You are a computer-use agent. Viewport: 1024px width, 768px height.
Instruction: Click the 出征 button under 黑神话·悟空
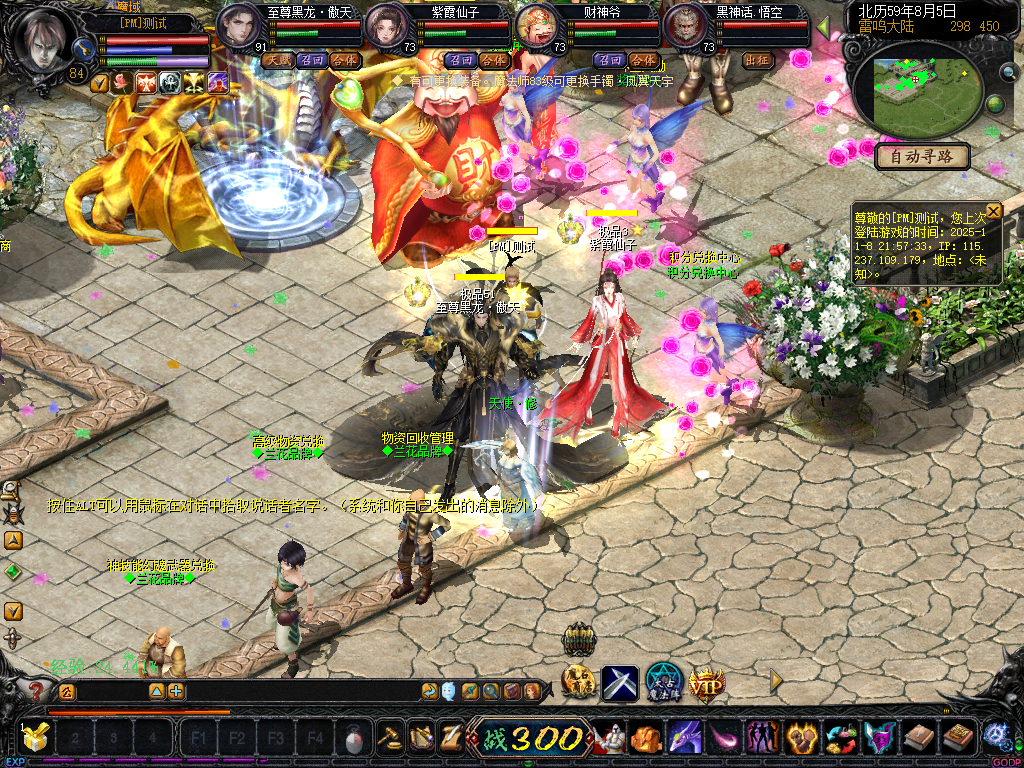(758, 60)
